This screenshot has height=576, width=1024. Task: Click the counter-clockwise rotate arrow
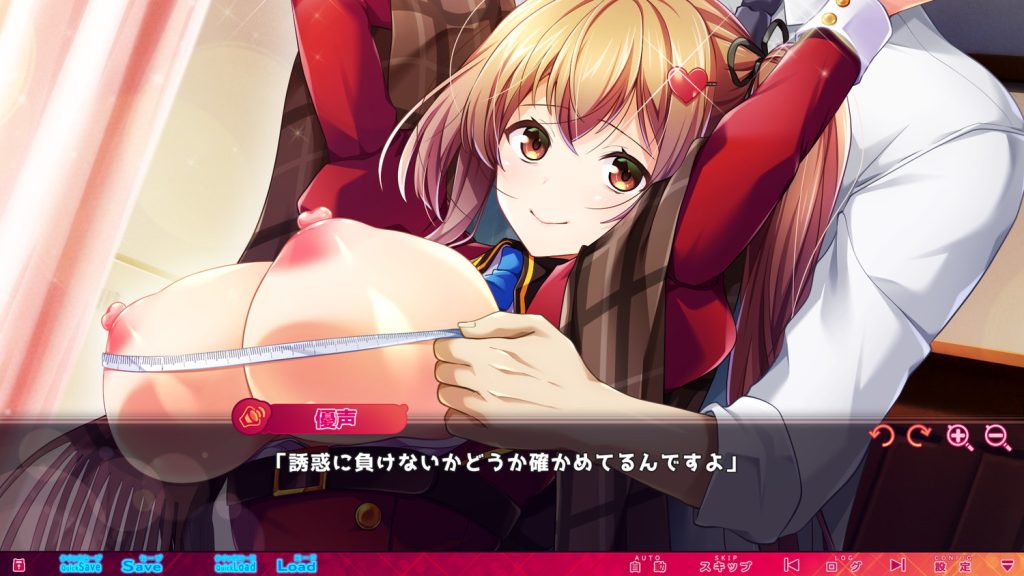click(881, 436)
